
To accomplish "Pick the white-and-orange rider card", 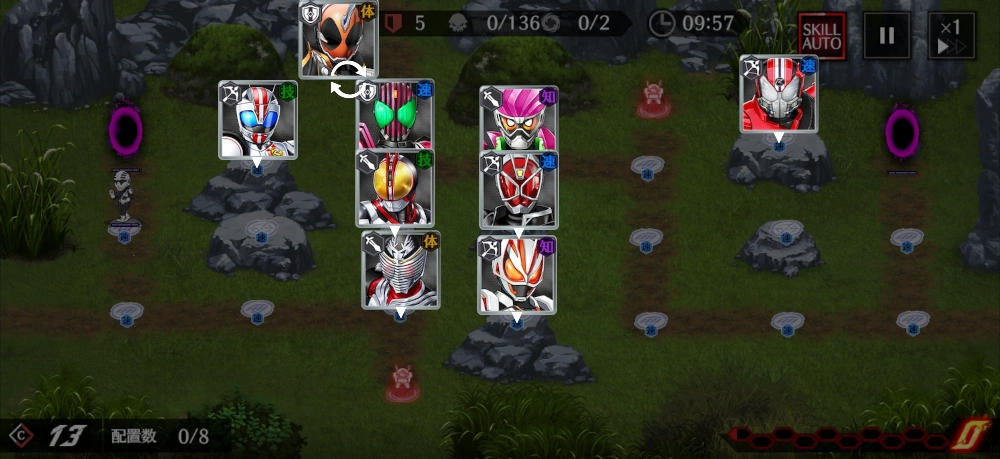I will pos(516,273).
